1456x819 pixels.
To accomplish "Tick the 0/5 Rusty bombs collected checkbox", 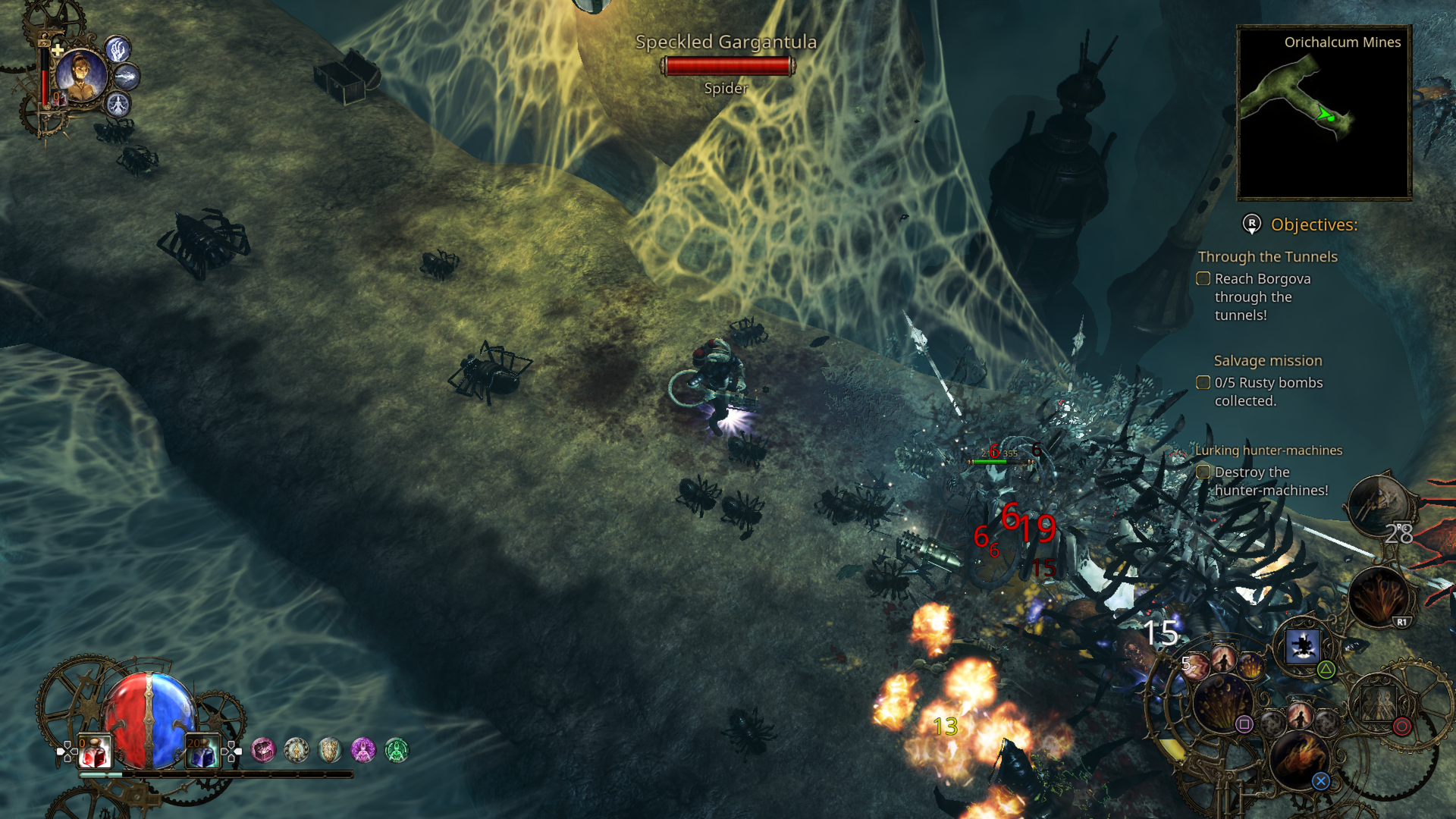I will (x=1203, y=383).
